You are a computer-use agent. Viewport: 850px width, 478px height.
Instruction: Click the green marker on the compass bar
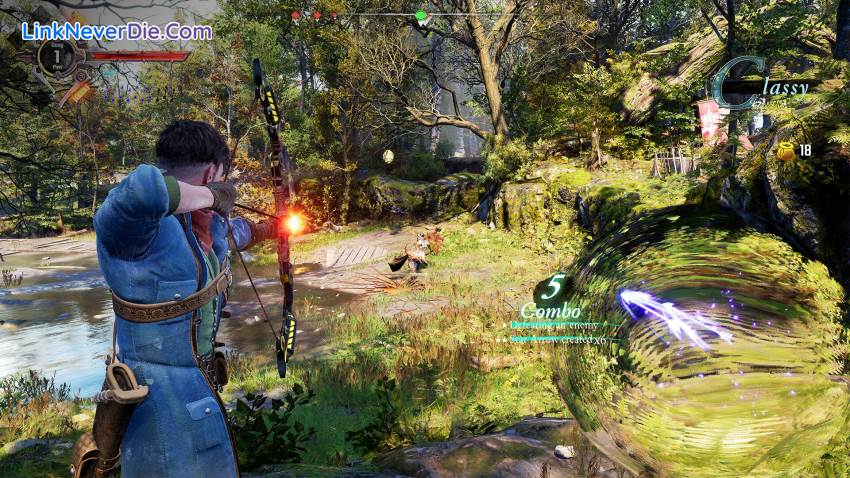pos(421,16)
